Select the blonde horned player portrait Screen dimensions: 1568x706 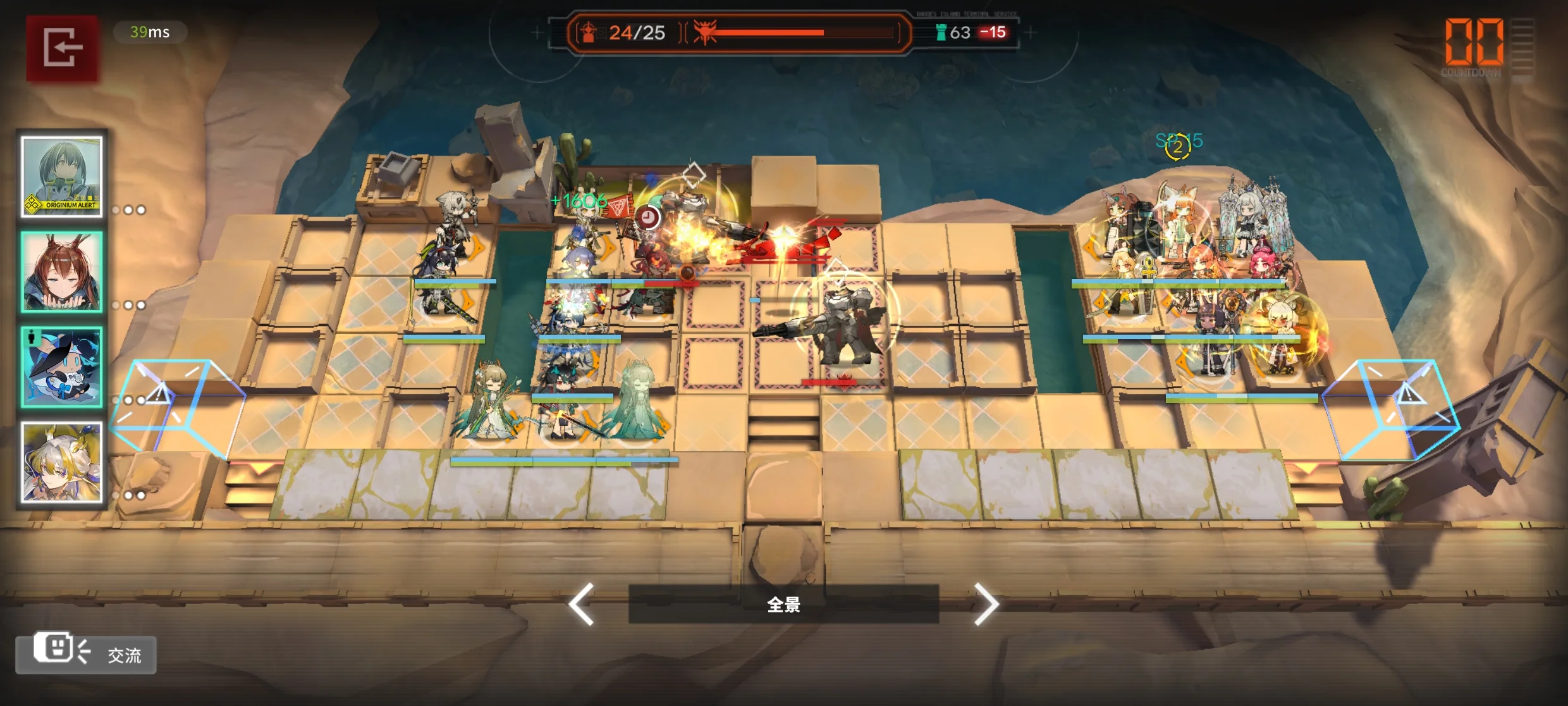click(62, 462)
